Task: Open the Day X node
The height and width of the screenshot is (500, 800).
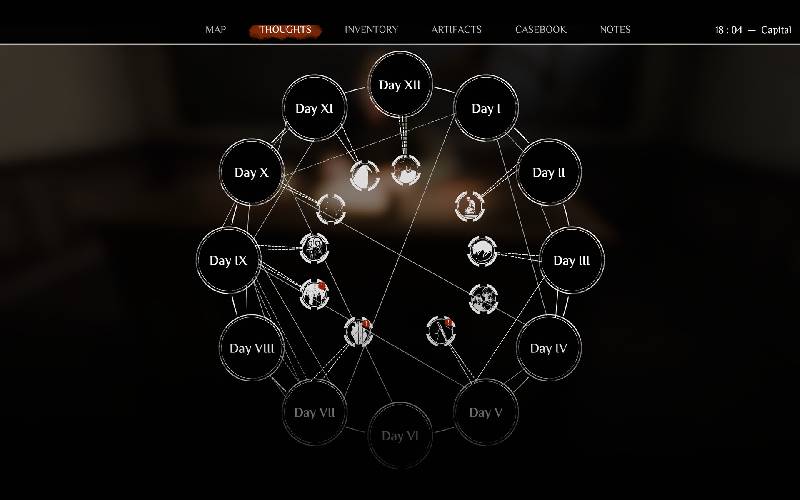Action: (x=251, y=173)
